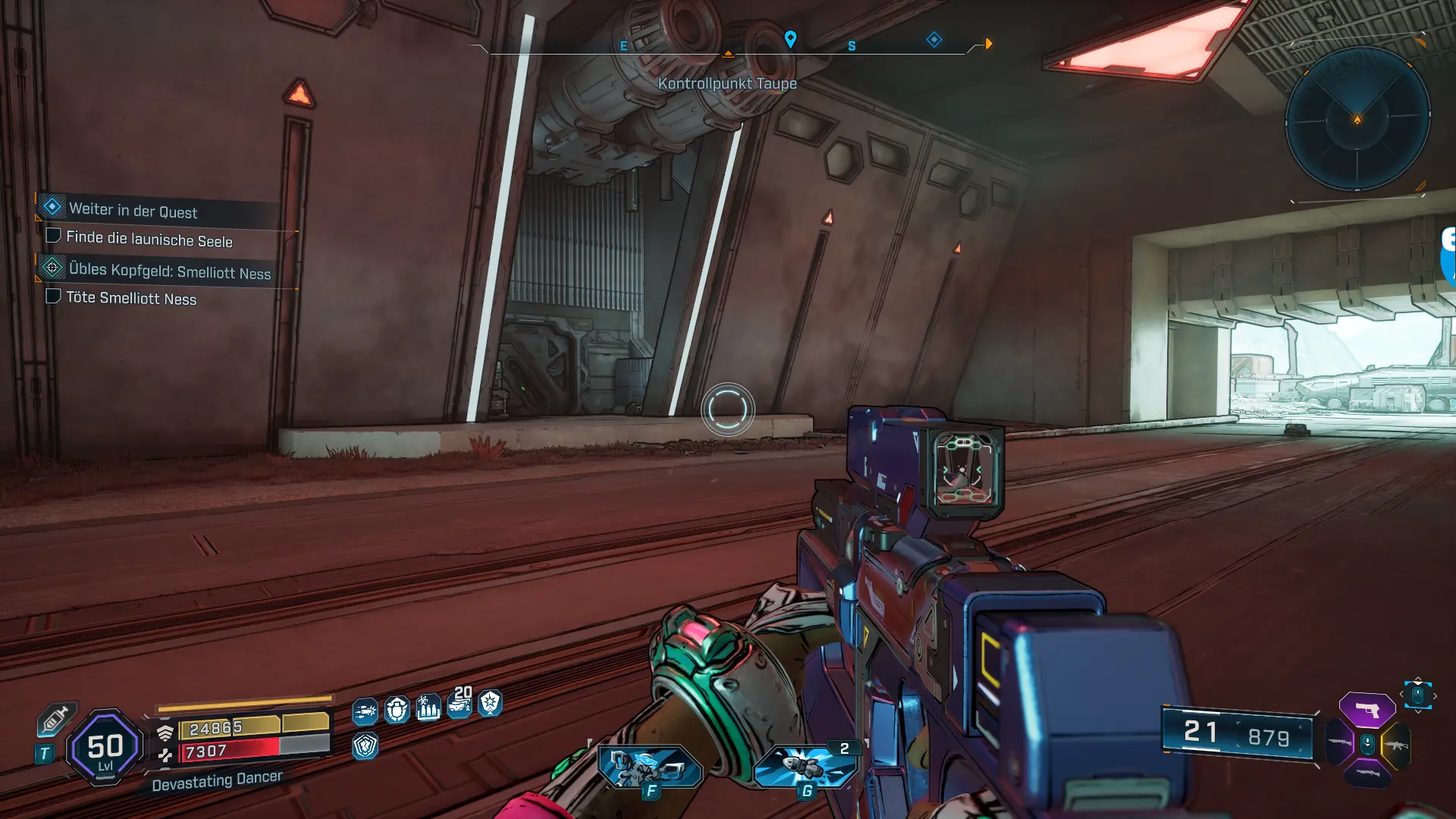This screenshot has width=1456, height=819.
Task: Select the blue diamond quest marker on compass
Action: coord(934,39)
